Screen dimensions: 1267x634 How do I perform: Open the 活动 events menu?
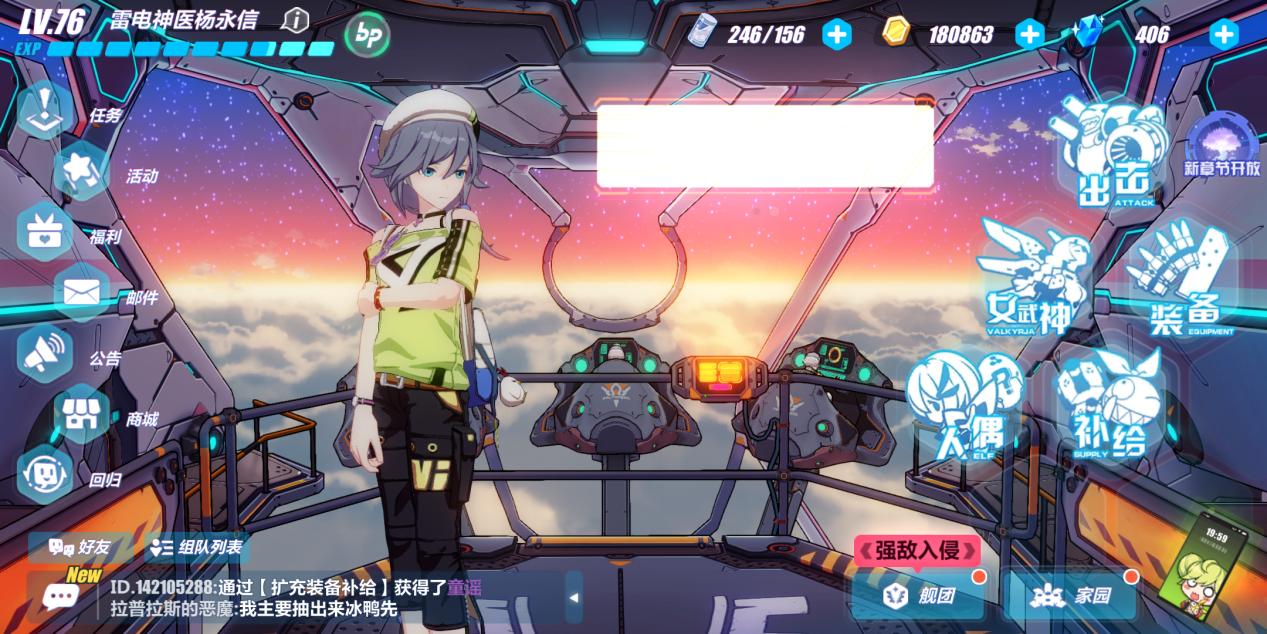coord(80,172)
